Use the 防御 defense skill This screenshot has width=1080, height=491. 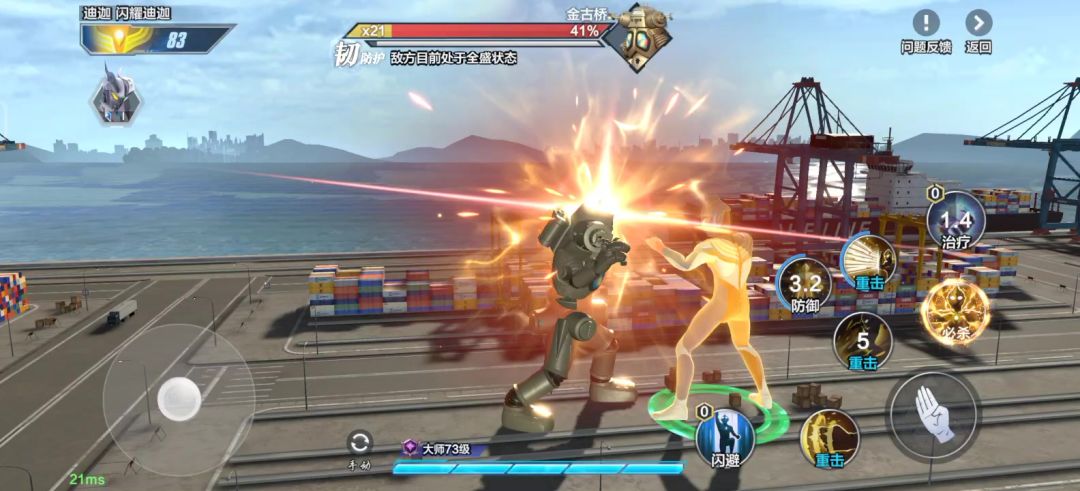click(x=805, y=283)
